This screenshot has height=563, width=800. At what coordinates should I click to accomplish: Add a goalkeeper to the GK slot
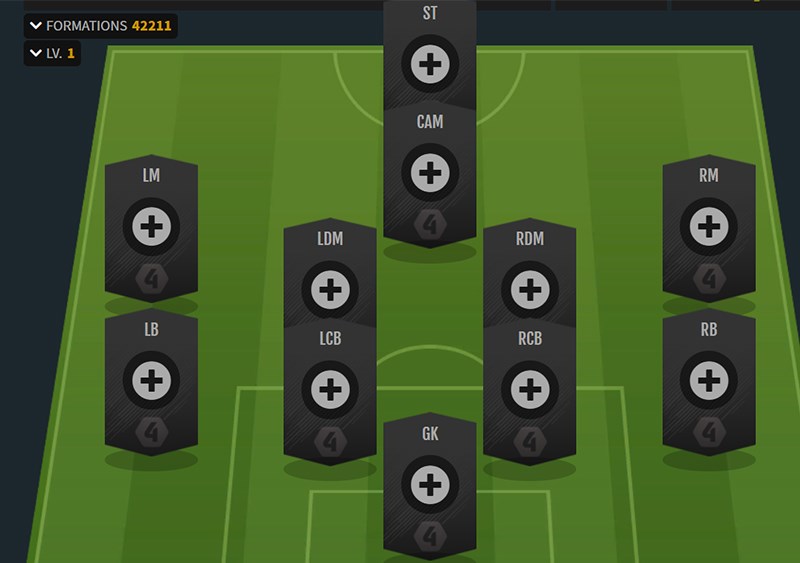point(430,486)
